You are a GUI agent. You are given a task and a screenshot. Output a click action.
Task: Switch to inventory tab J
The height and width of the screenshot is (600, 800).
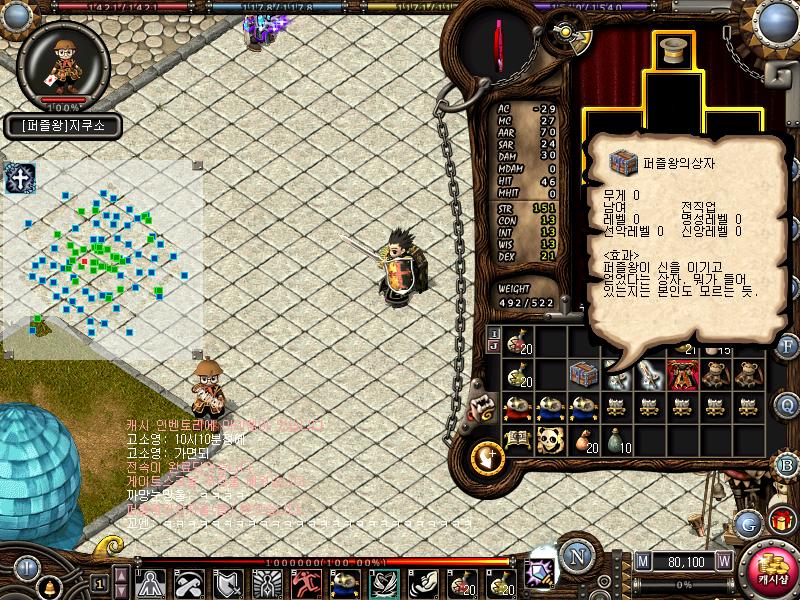click(x=493, y=346)
